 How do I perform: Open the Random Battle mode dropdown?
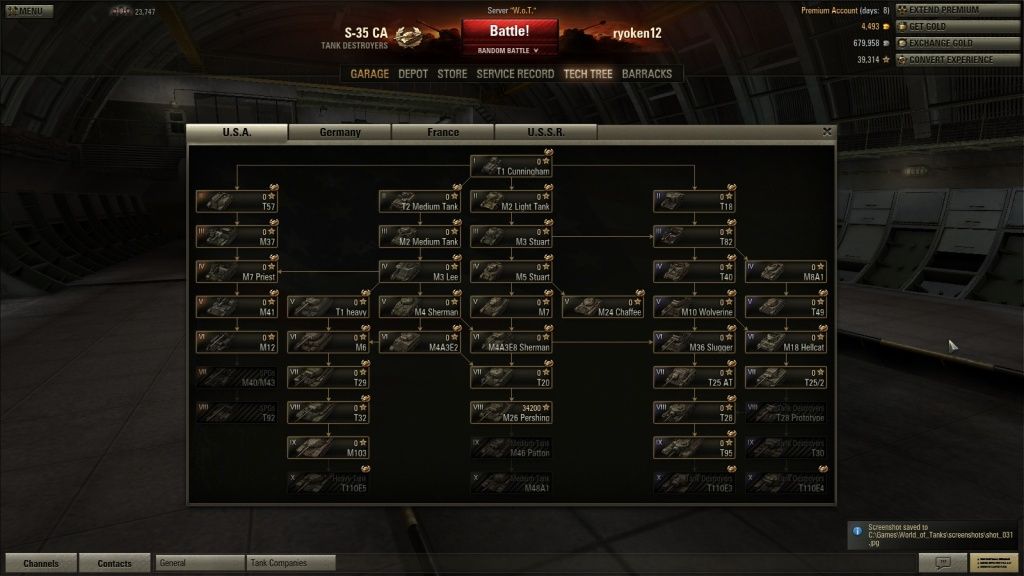pos(510,50)
